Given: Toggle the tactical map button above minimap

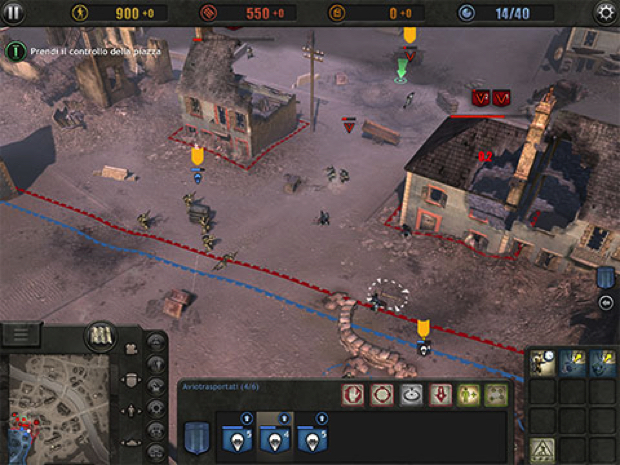Looking at the screenshot, I should 100,334.
